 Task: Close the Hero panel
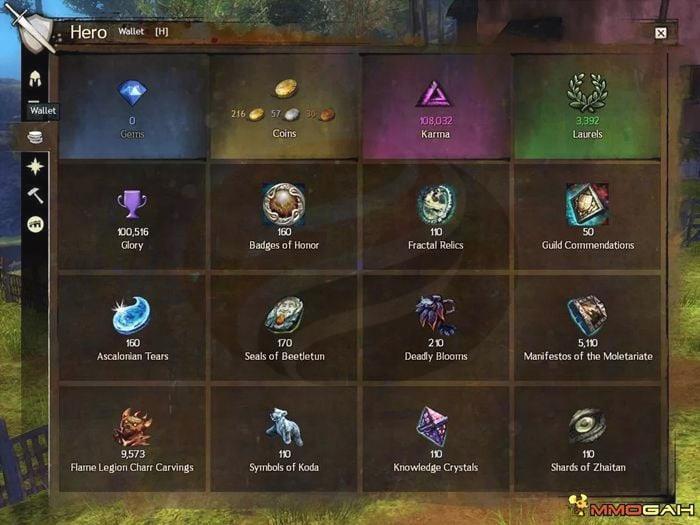click(660, 33)
